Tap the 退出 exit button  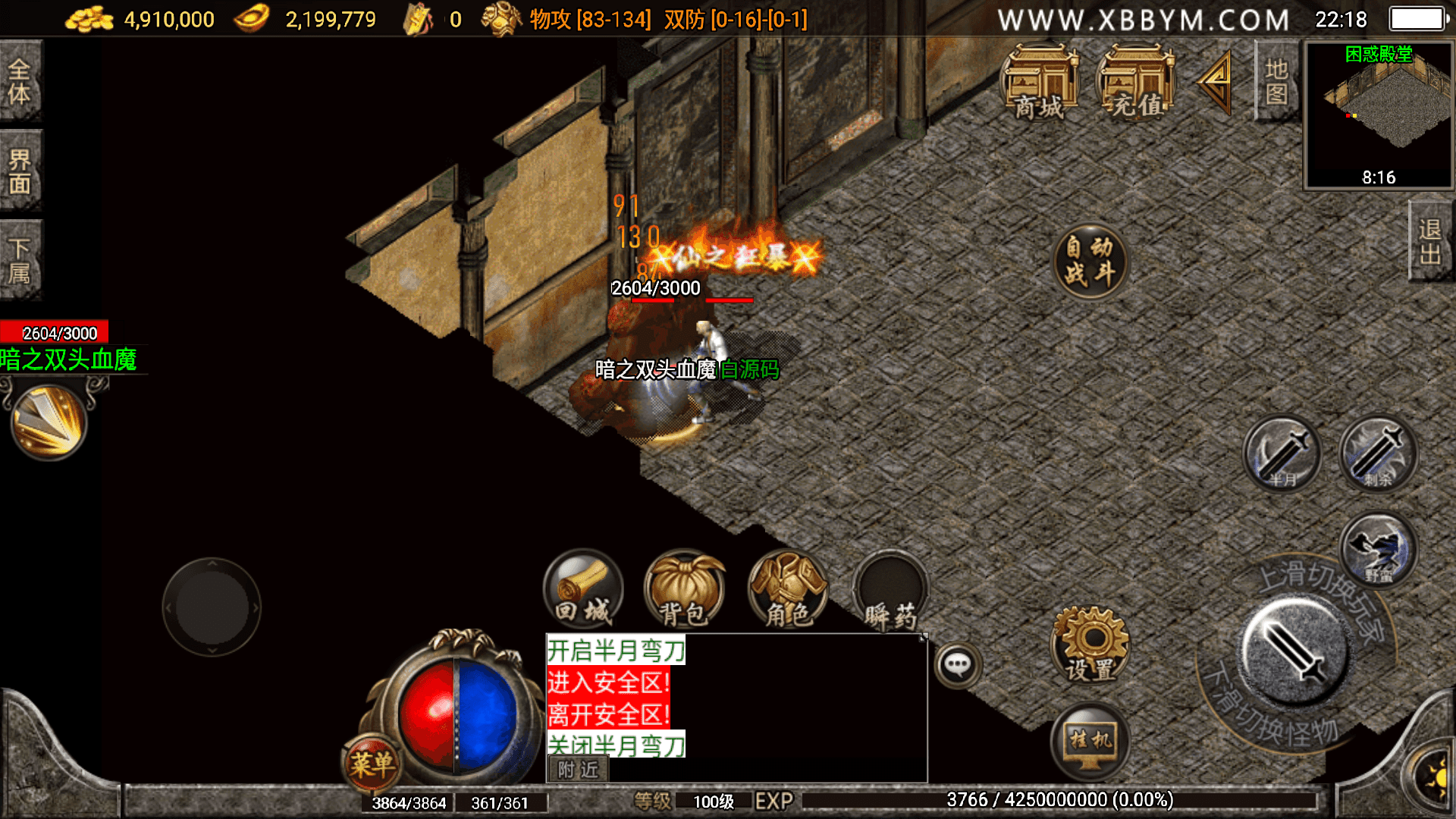coord(1430,241)
